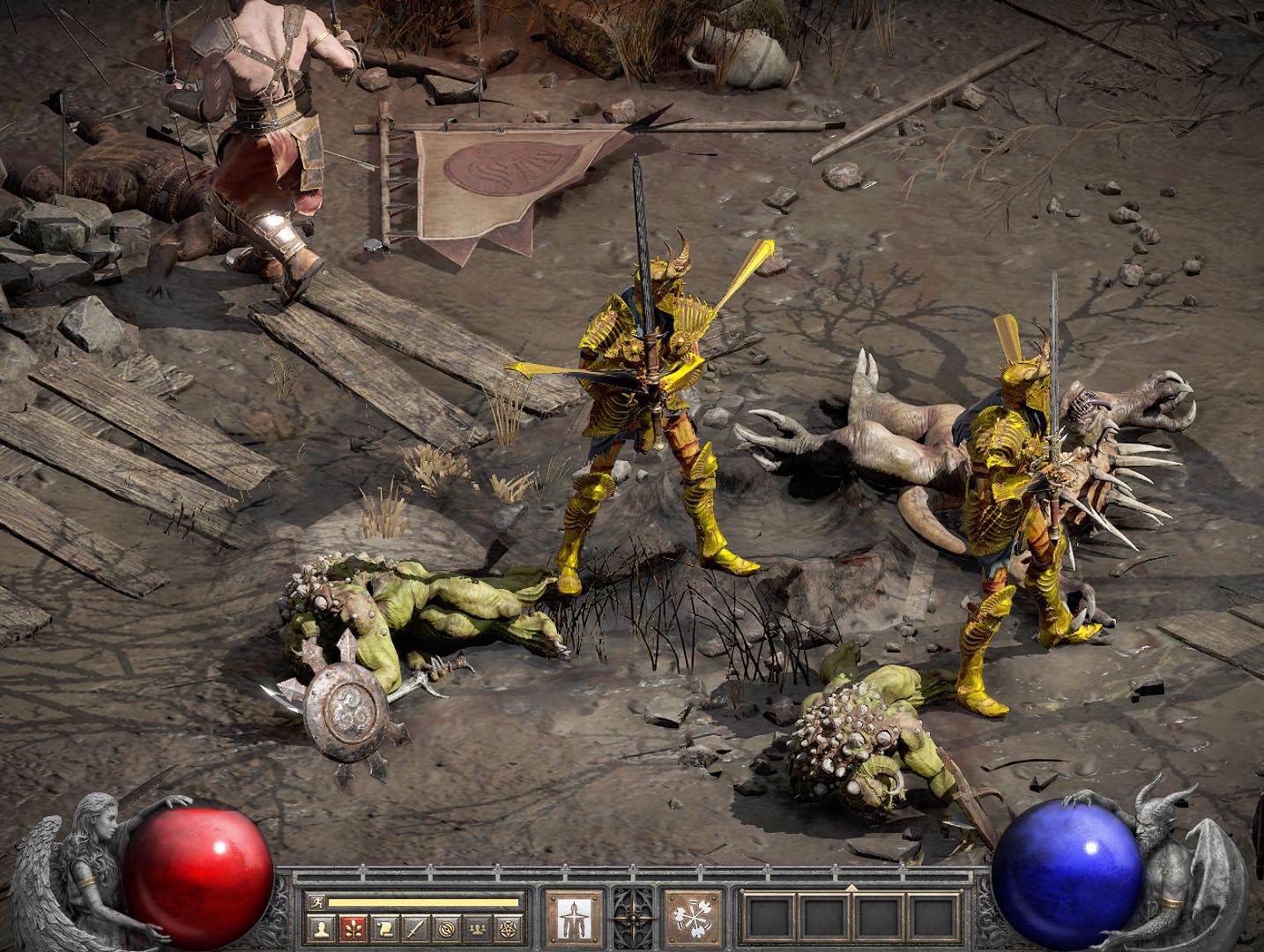Open the inventory sword button

point(414,927)
